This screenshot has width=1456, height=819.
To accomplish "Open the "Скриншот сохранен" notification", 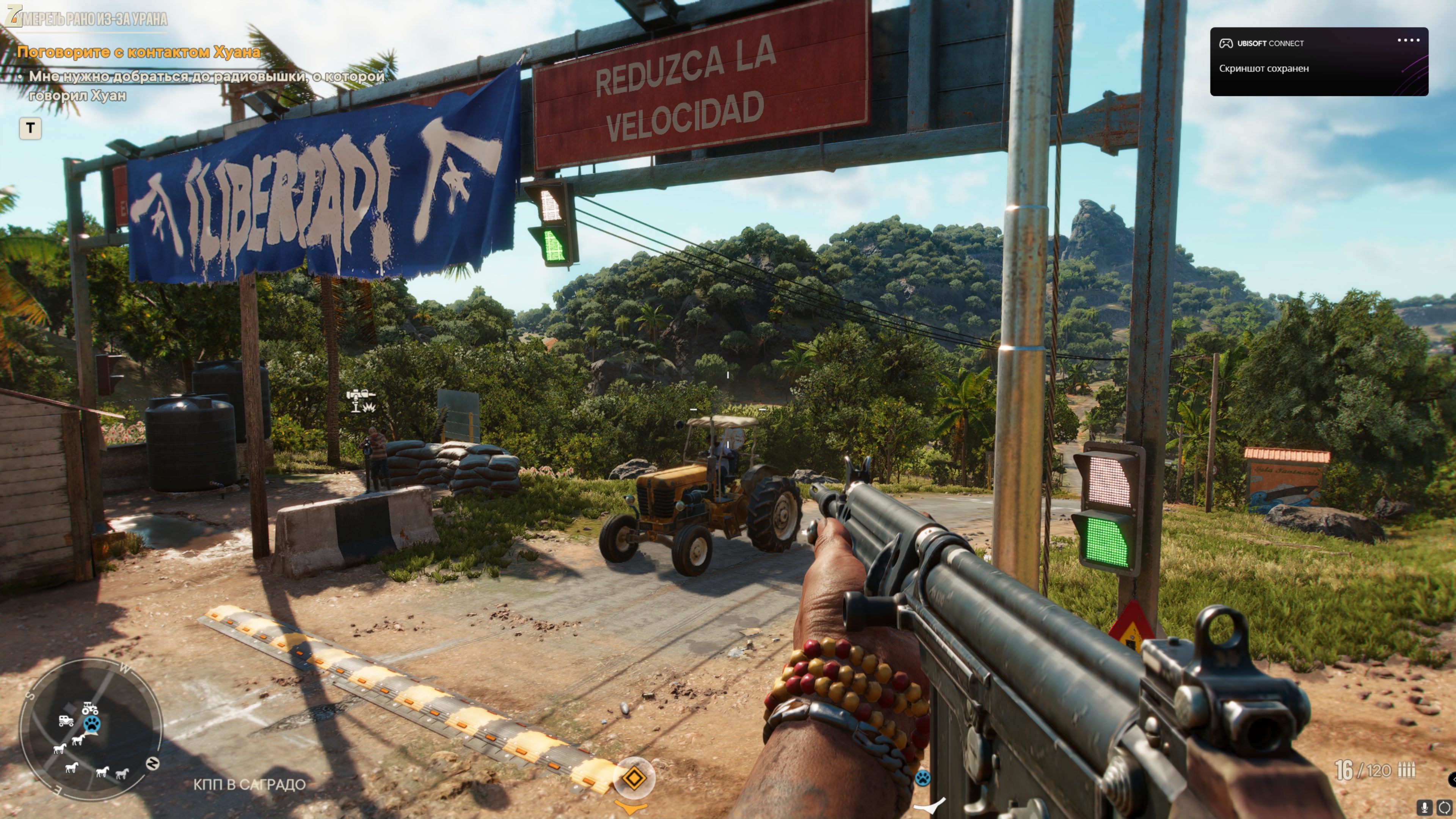I will tap(1263, 68).
